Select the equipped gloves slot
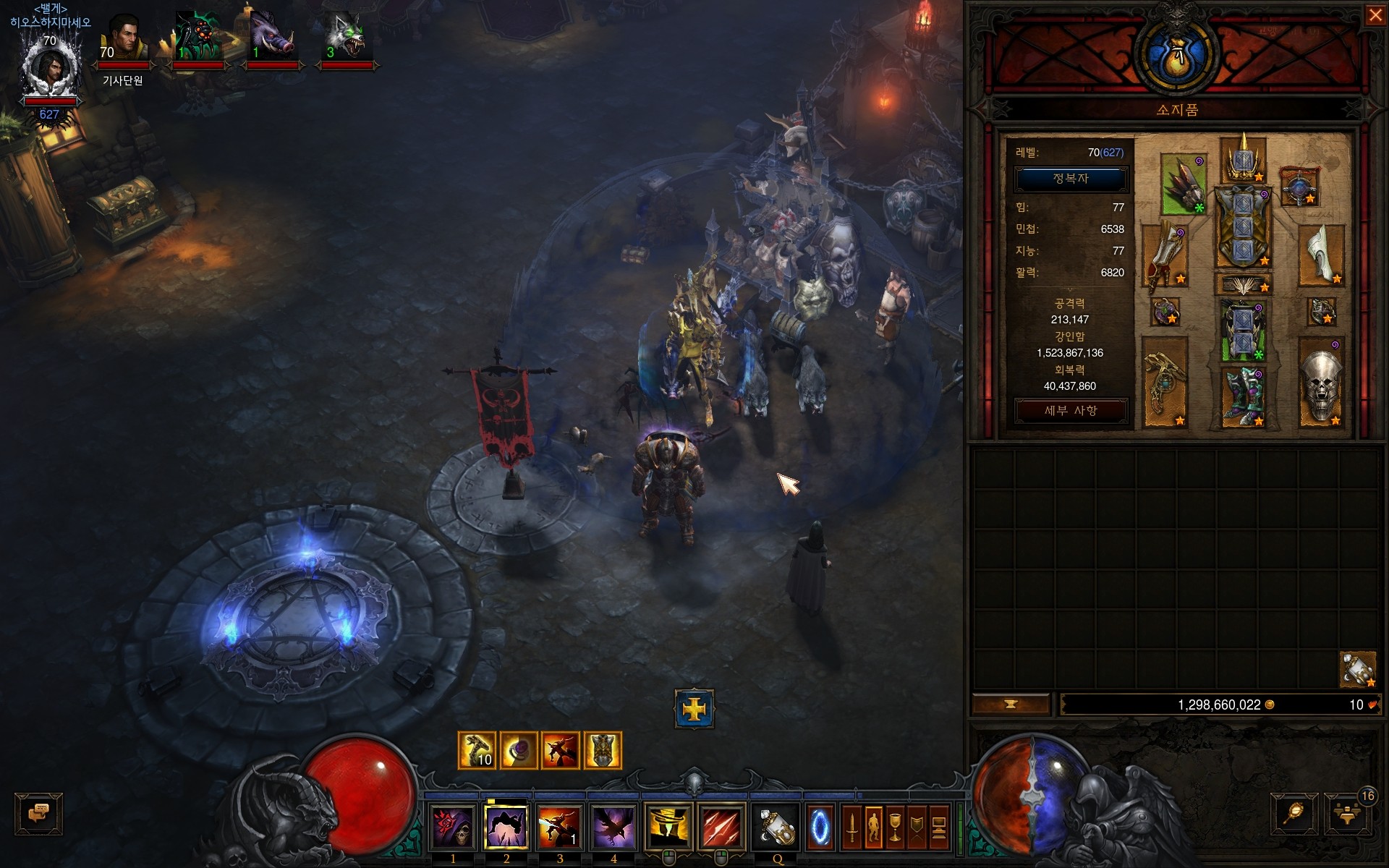This screenshot has height=868, width=1389. pos(1165,257)
